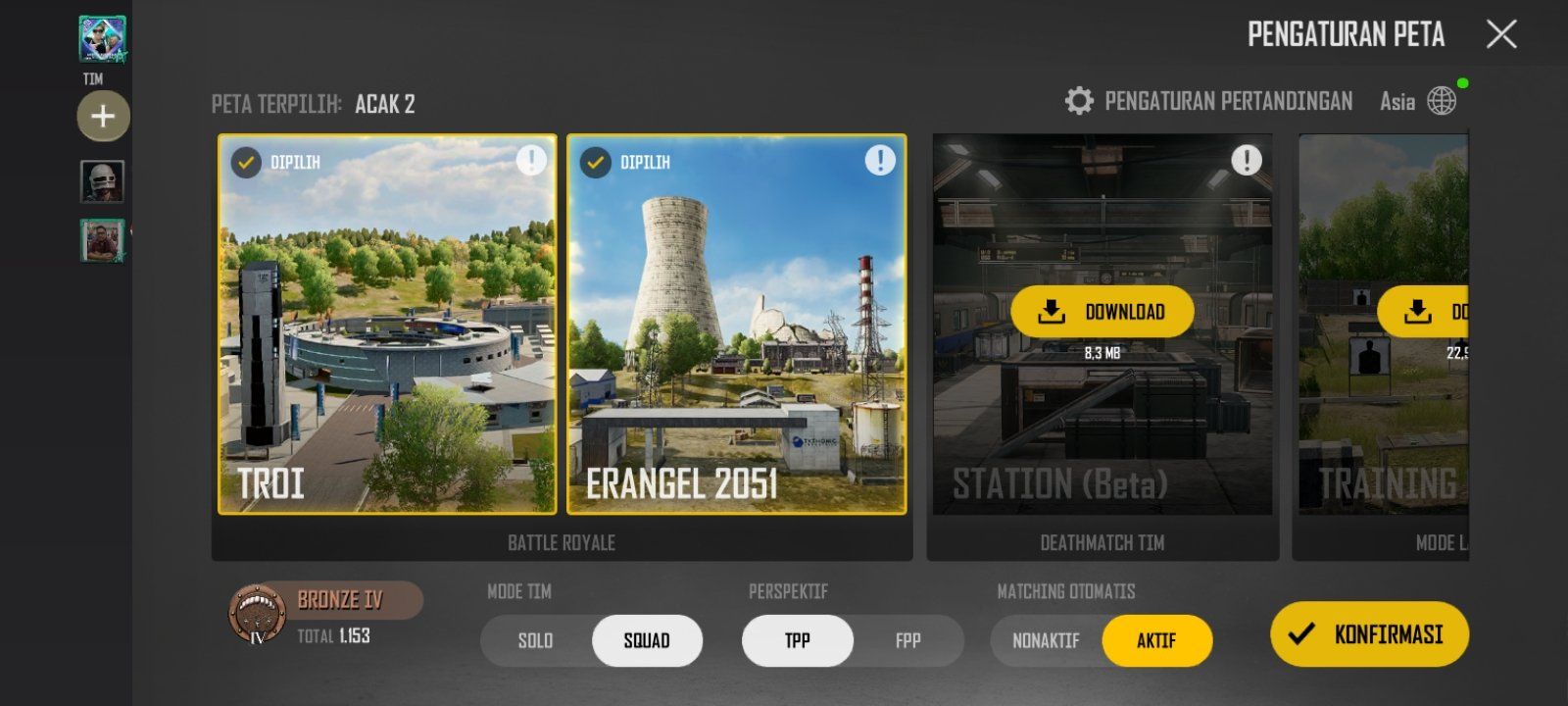Switch team mode to Solo

tap(536, 641)
